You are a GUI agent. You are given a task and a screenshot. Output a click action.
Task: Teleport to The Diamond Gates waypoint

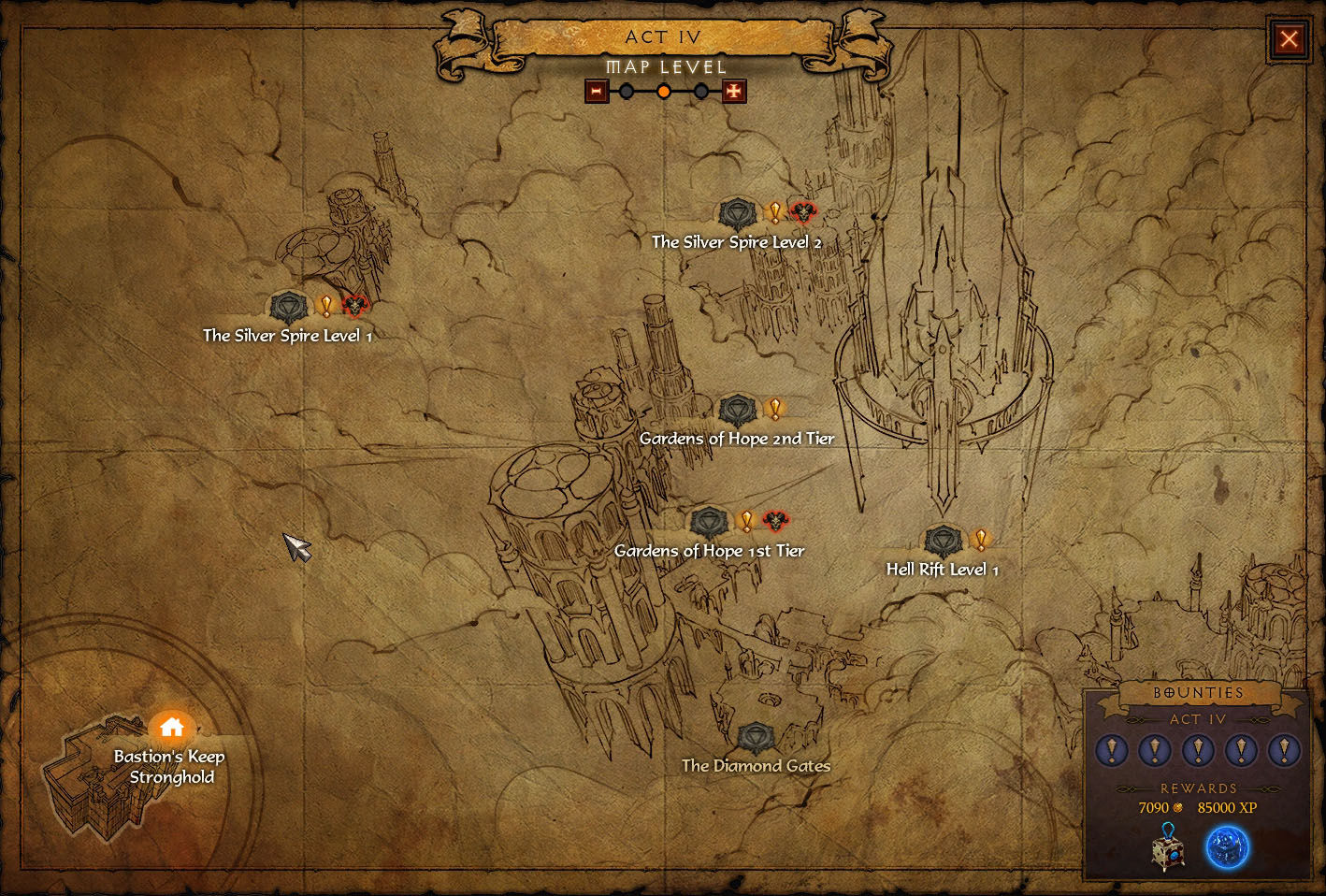point(755,739)
